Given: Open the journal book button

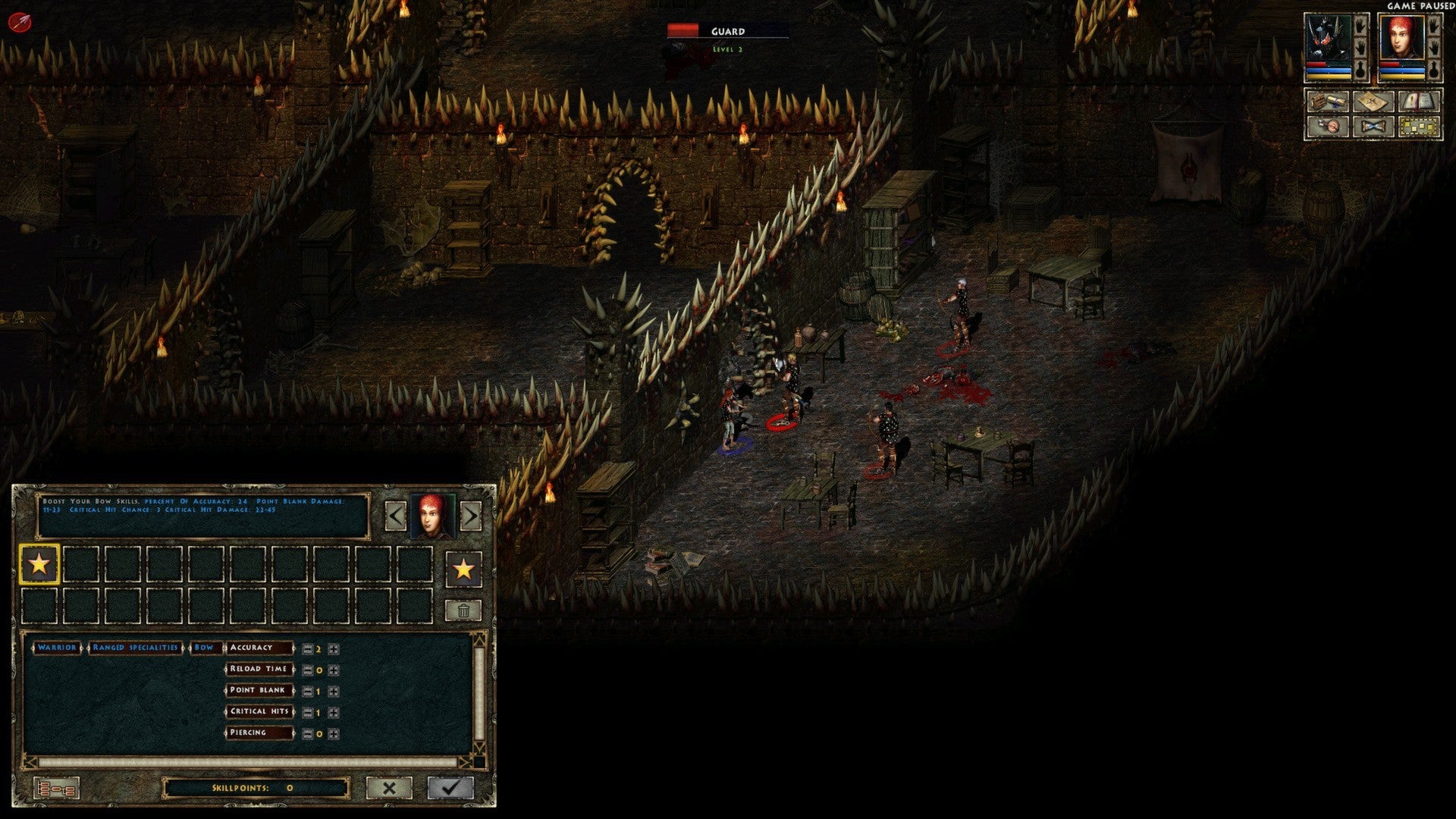Looking at the screenshot, I should (x=1419, y=102).
